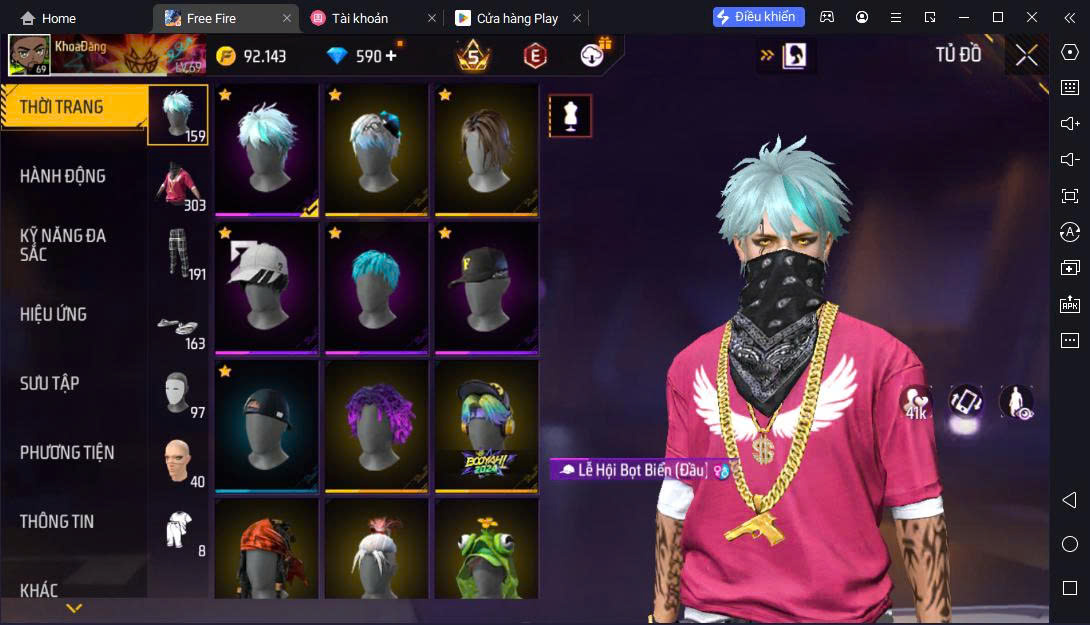Open the Điều khiển controls button
Viewport: 1090px width, 625px height.
coord(758,17)
